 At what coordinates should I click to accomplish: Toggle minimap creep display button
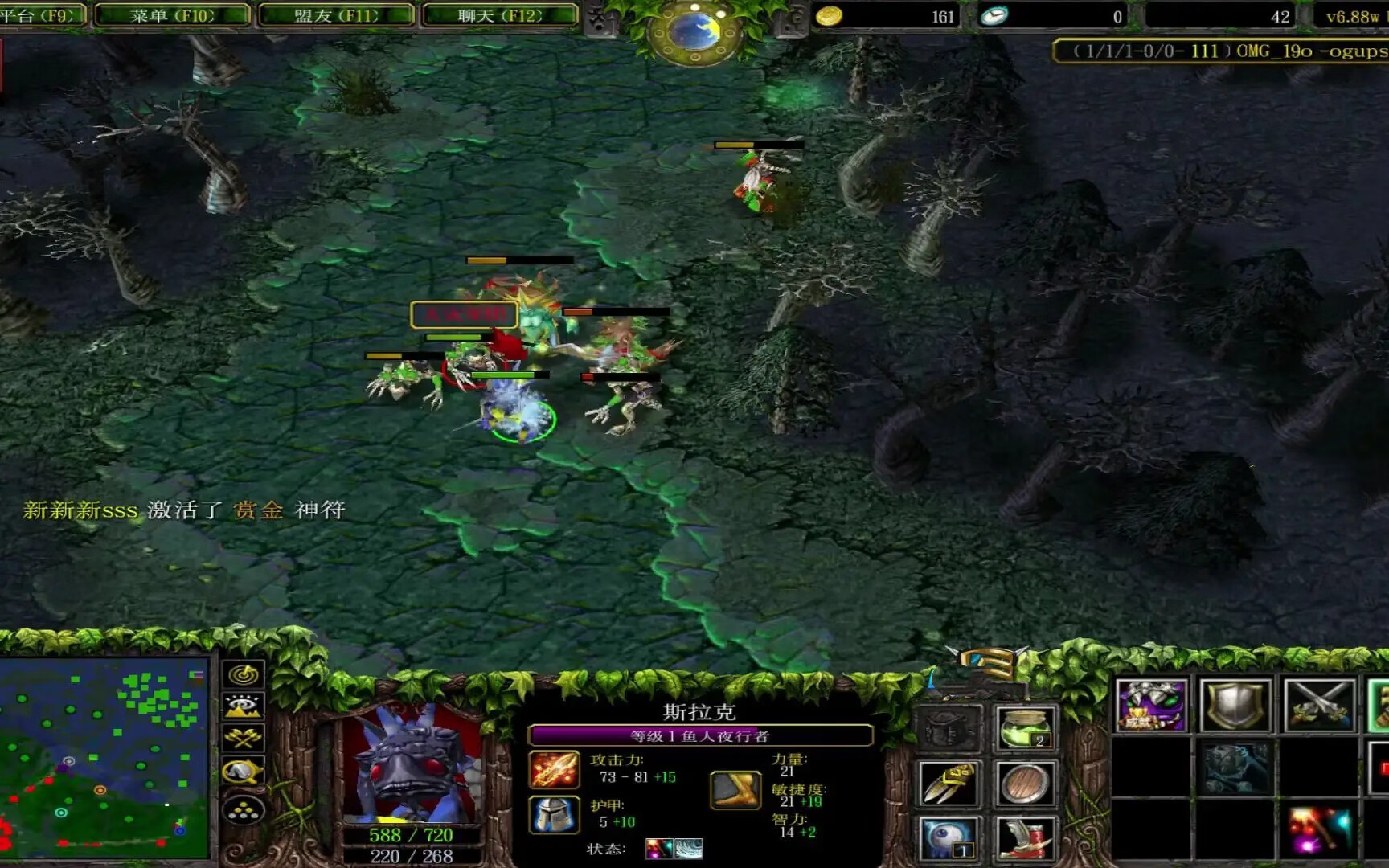pos(244,772)
